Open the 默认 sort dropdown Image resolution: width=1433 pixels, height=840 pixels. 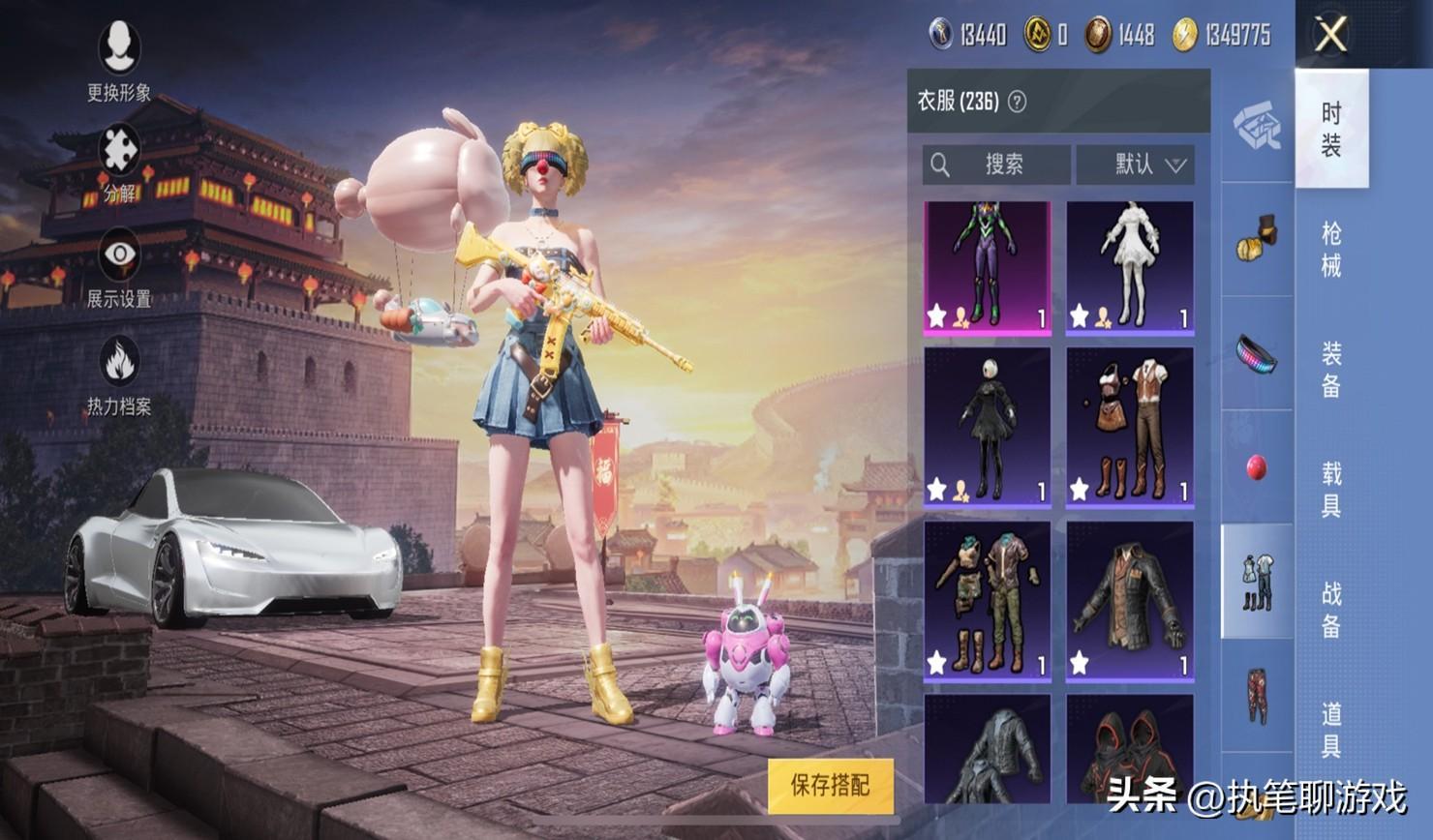[1136, 165]
